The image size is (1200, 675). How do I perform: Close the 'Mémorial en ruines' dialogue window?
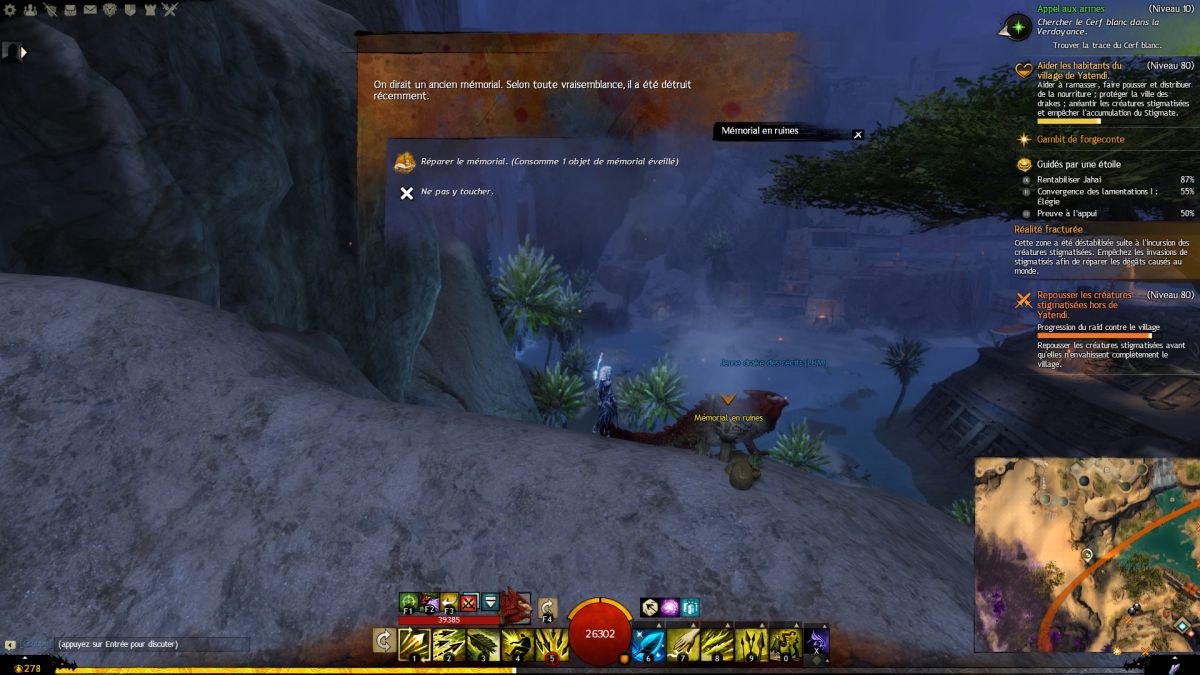(x=857, y=134)
